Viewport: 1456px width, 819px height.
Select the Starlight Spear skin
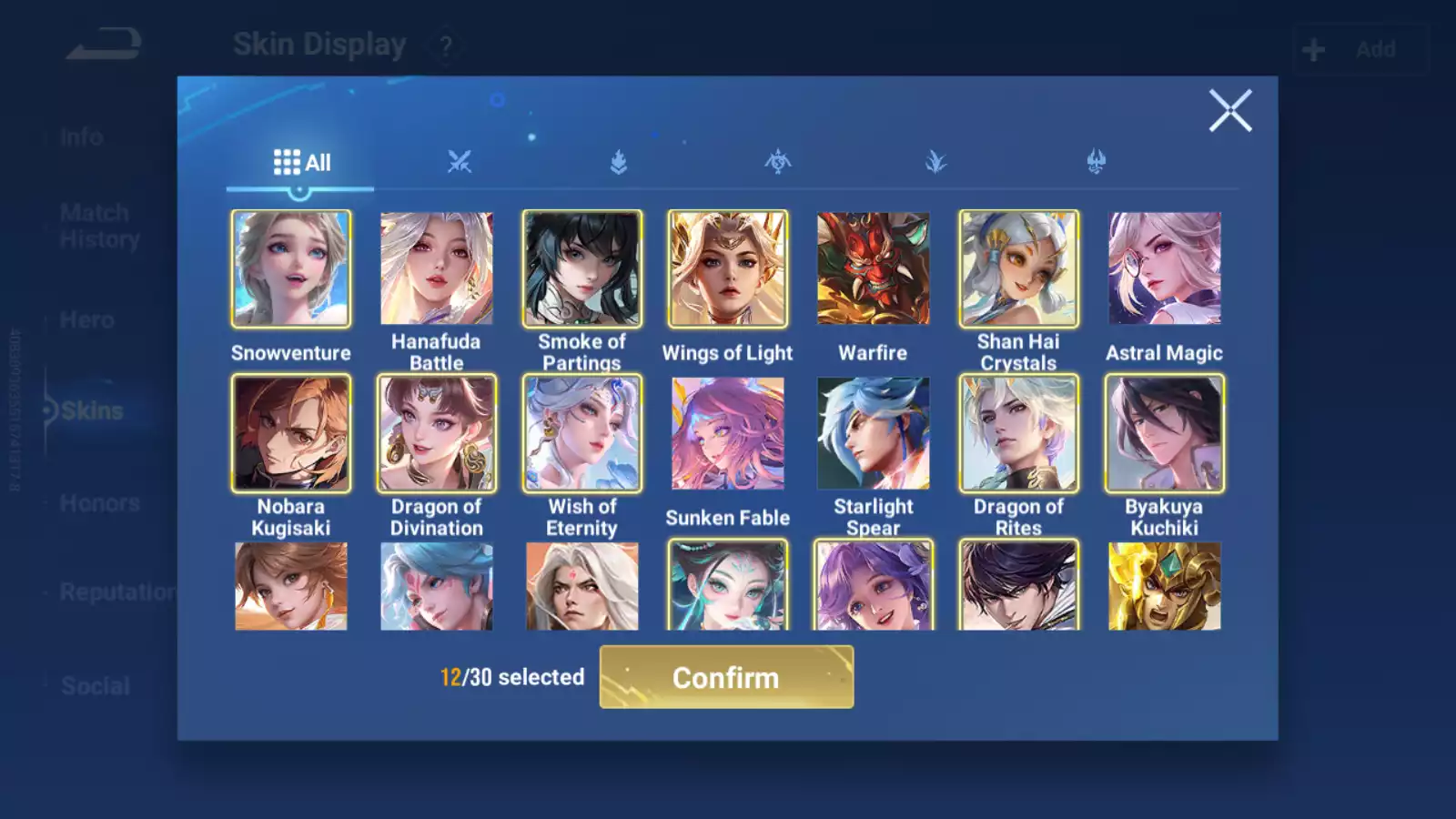pyautogui.click(x=874, y=433)
